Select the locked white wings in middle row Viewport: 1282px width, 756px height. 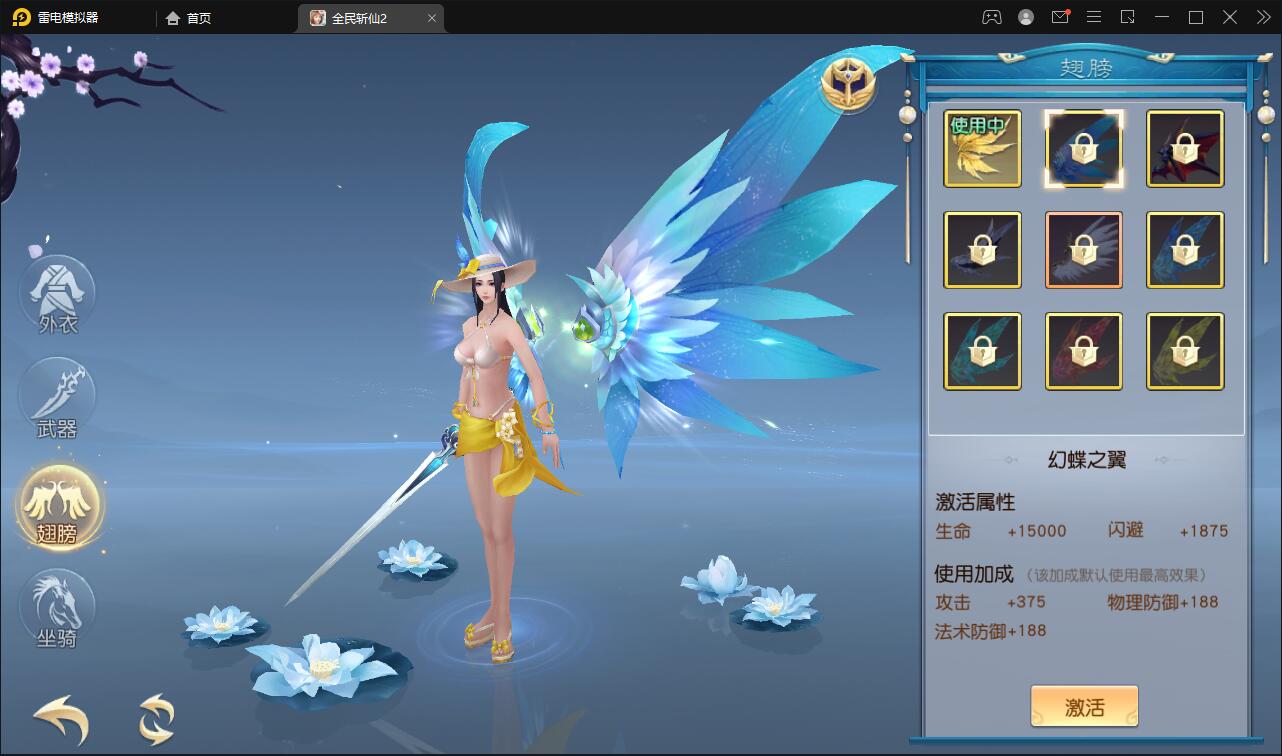tap(1084, 249)
